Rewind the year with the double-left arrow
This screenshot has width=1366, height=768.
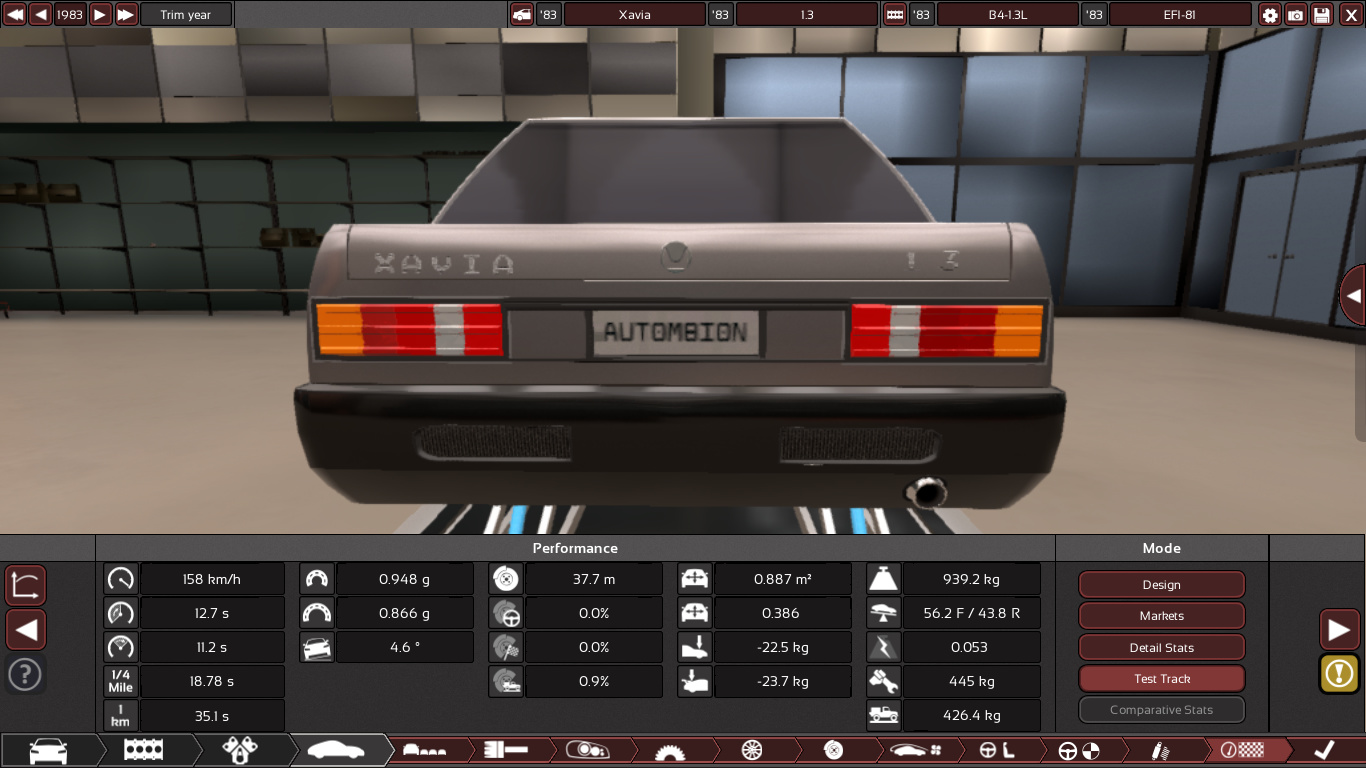(x=15, y=15)
